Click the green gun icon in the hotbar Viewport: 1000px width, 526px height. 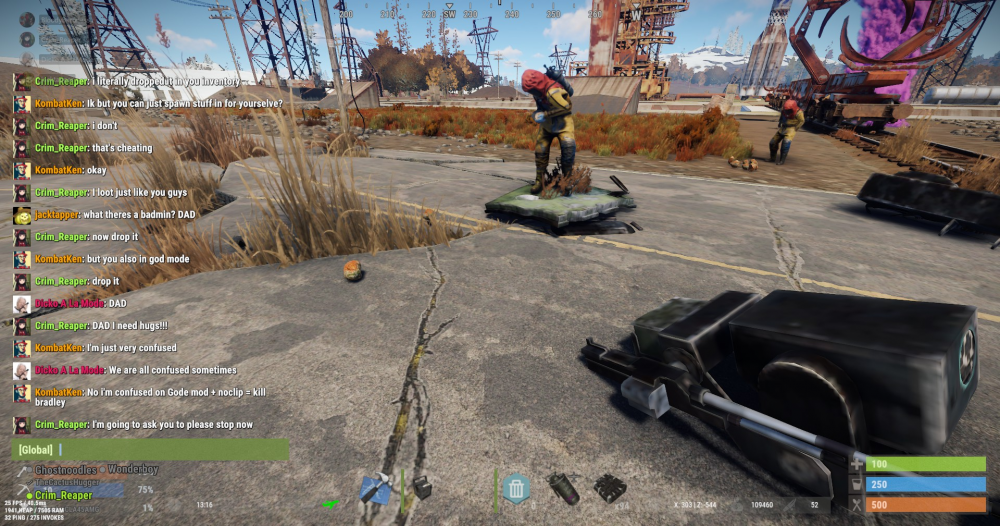coord(331,502)
